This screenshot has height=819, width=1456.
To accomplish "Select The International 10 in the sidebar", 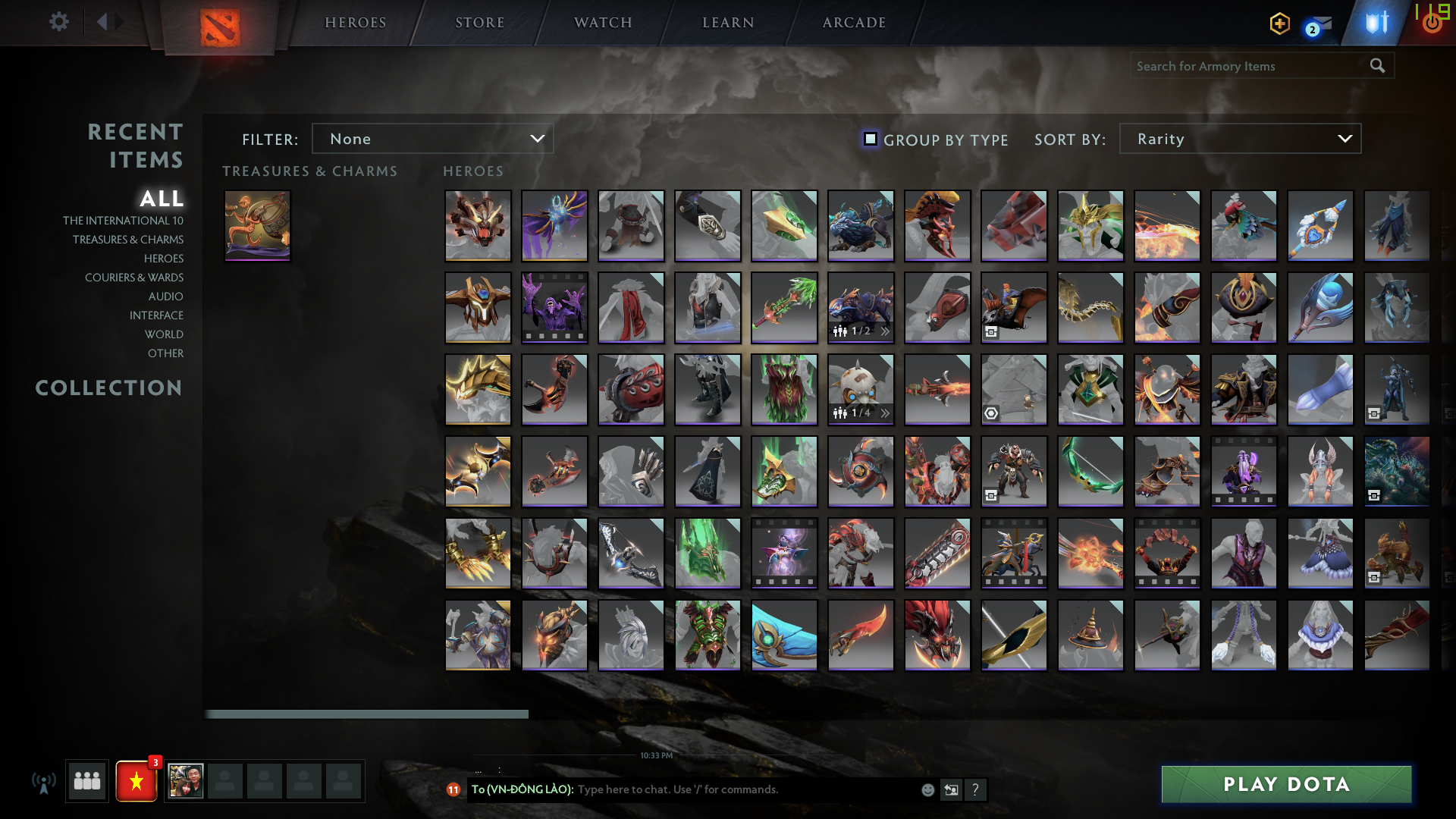I will 124,220.
